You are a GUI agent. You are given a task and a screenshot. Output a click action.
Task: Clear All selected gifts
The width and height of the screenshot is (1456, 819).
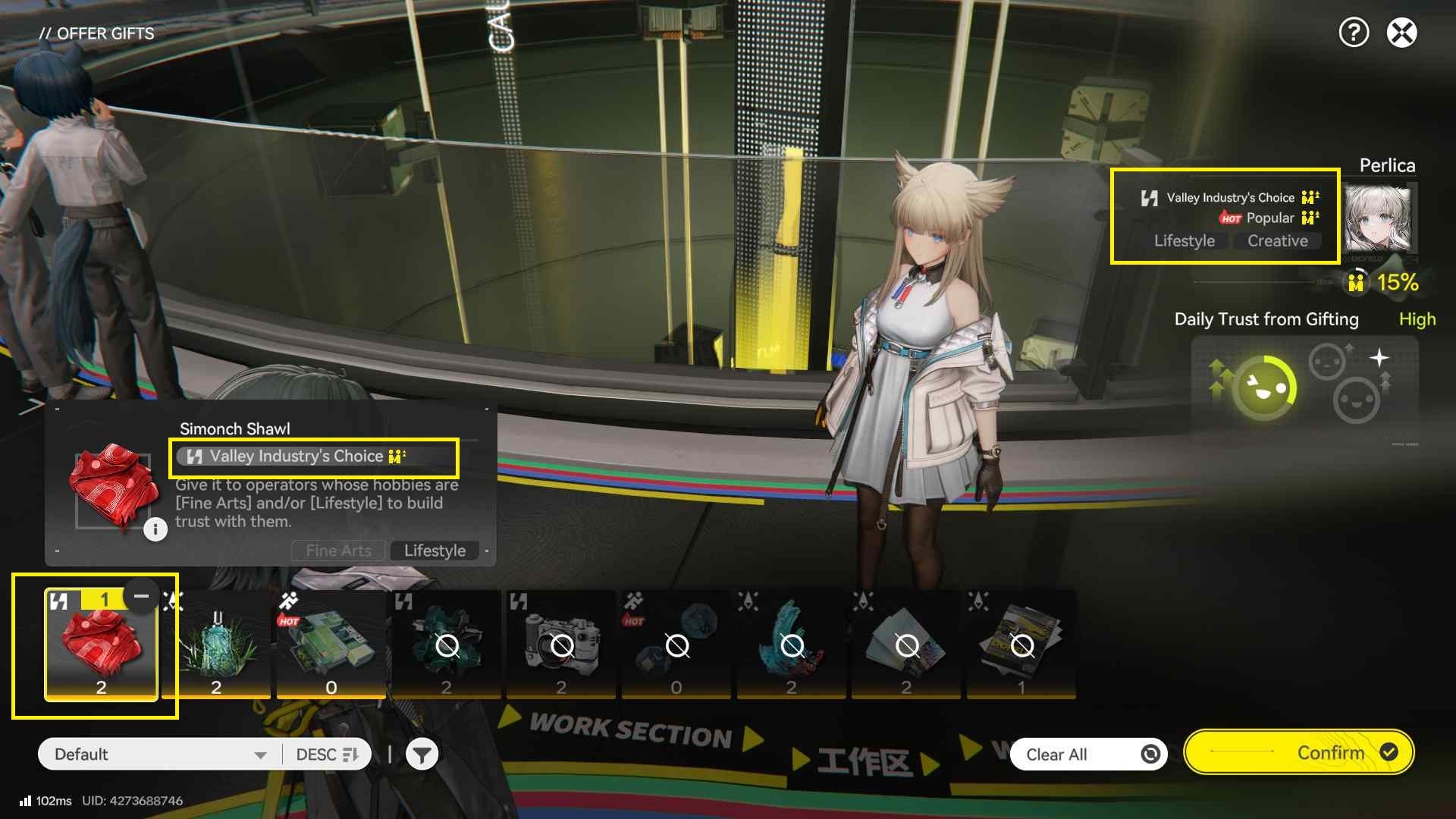pyautogui.click(x=1087, y=755)
